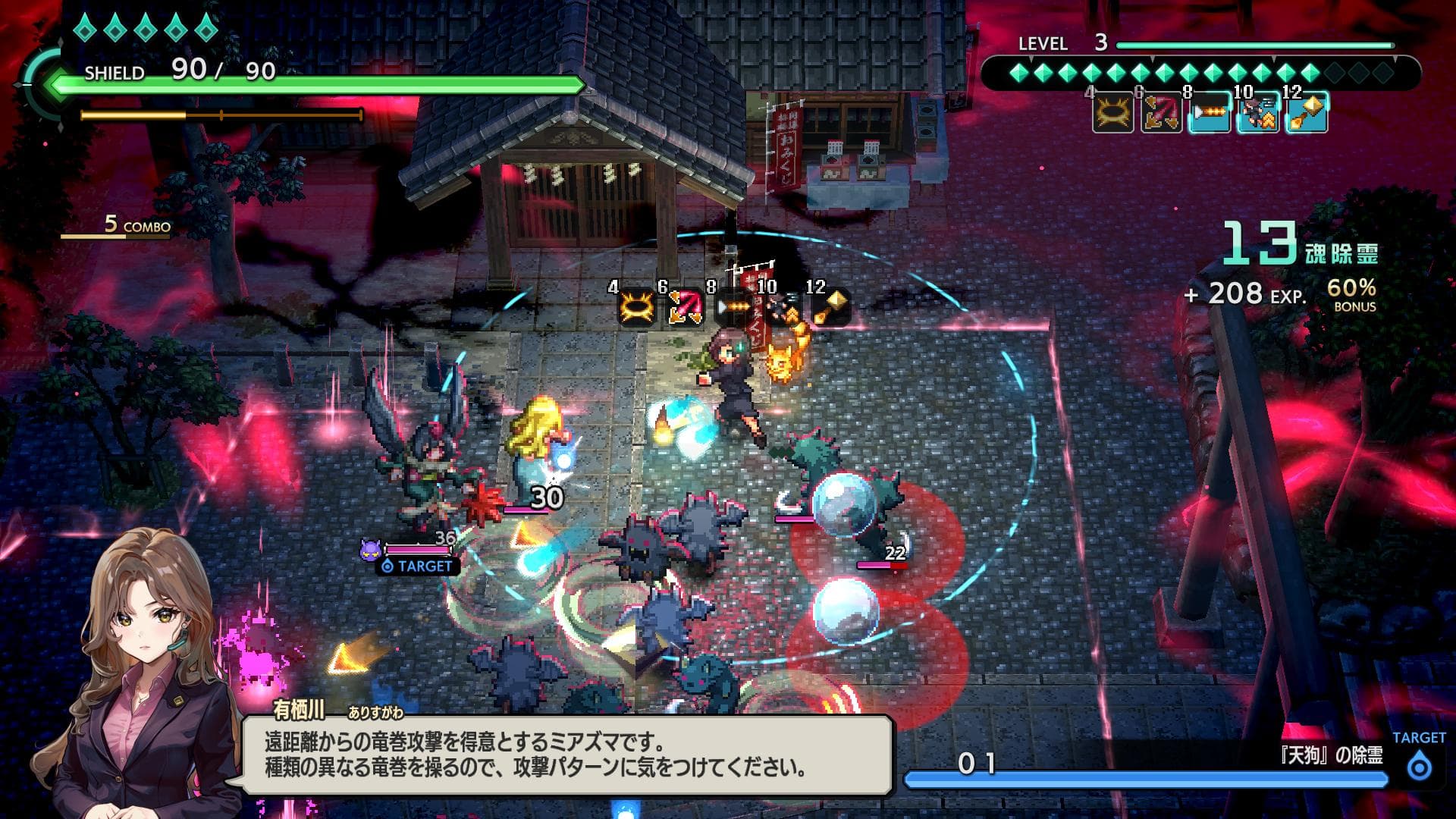Click the golden ring burst icon floating above the player
1456x819 pixels.
636,309
